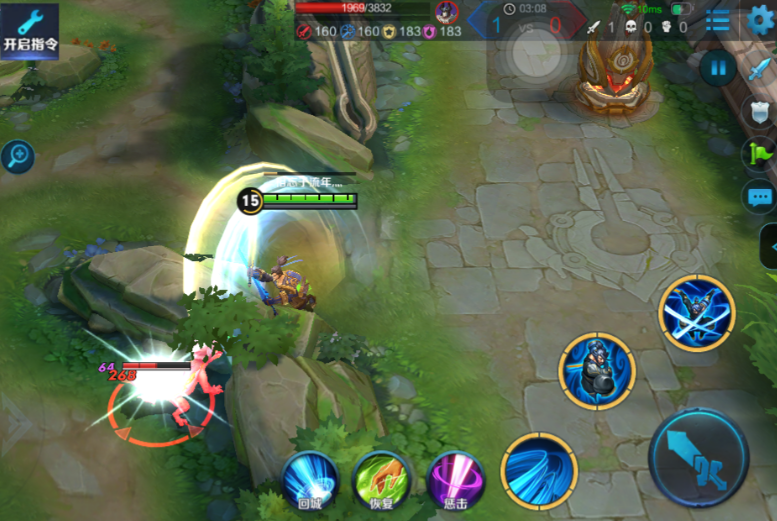Cast the 惩击 smite spell
Viewport: 777px width, 521px height.
click(455, 478)
